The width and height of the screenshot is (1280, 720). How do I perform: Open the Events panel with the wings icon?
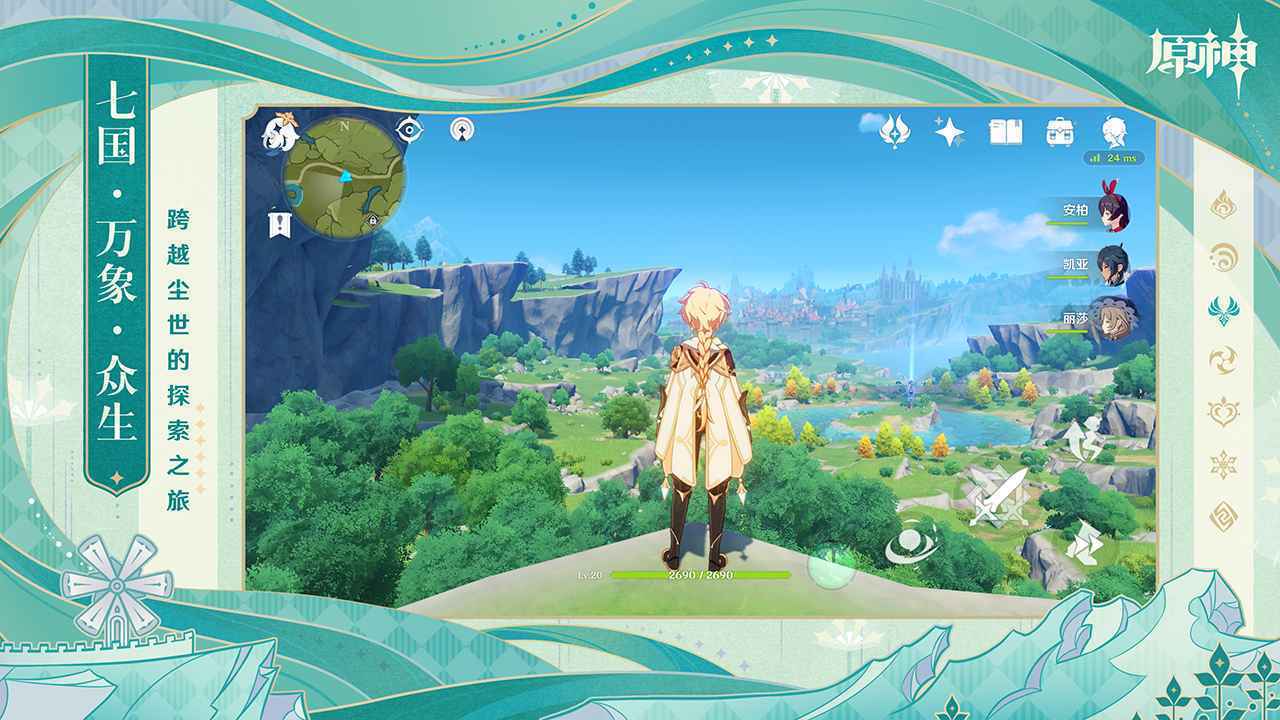(896, 133)
